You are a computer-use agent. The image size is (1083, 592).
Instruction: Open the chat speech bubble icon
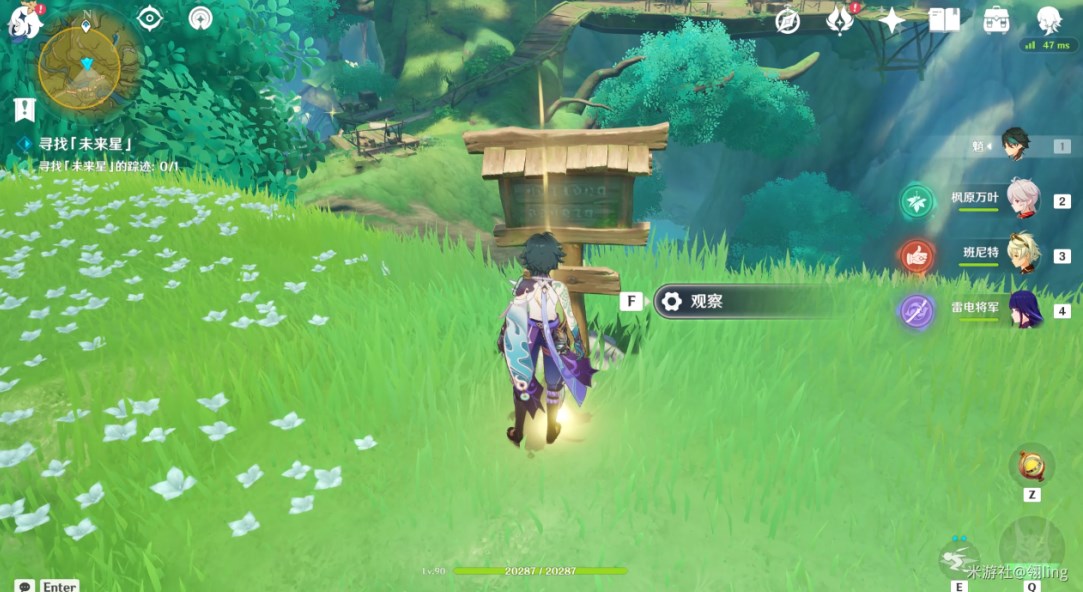click(25, 586)
